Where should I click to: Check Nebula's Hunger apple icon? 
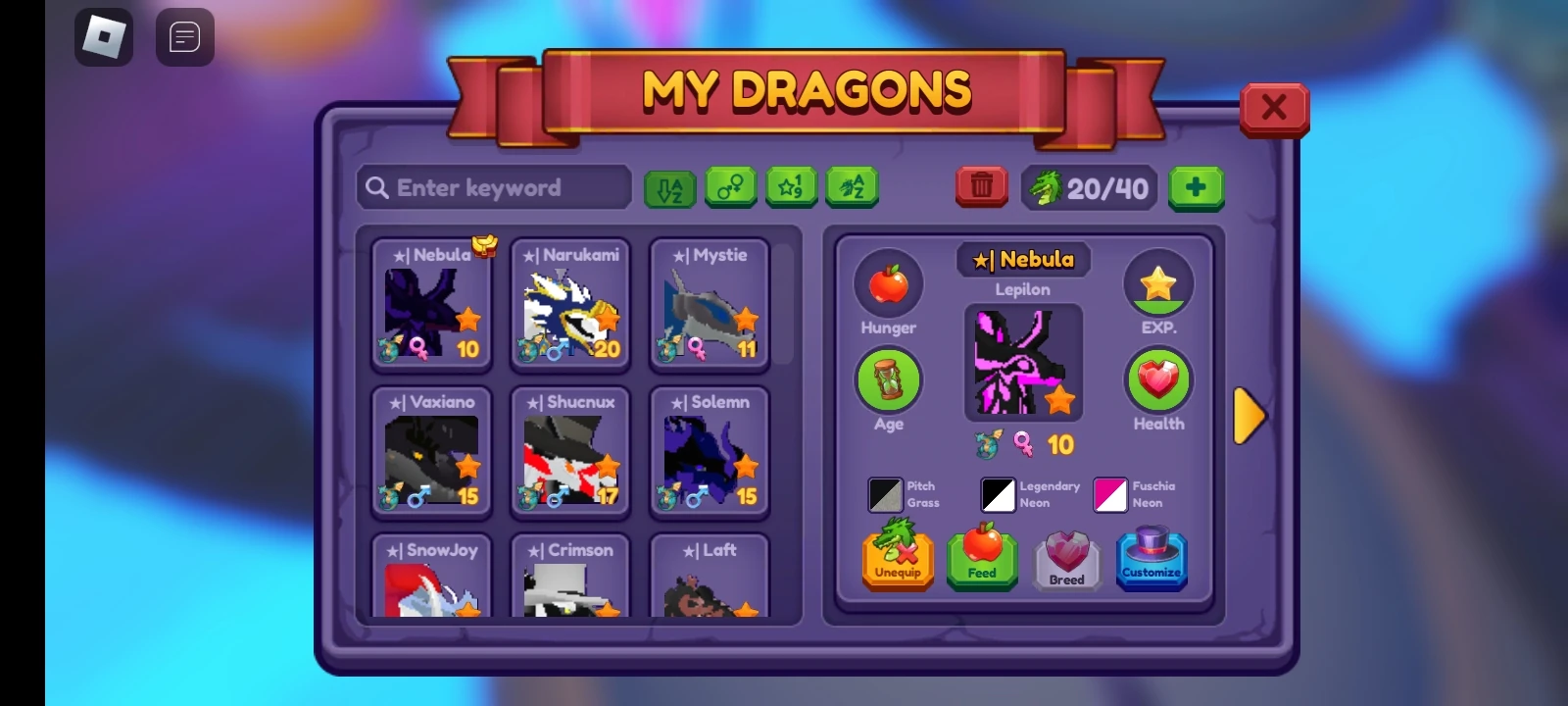tap(888, 284)
